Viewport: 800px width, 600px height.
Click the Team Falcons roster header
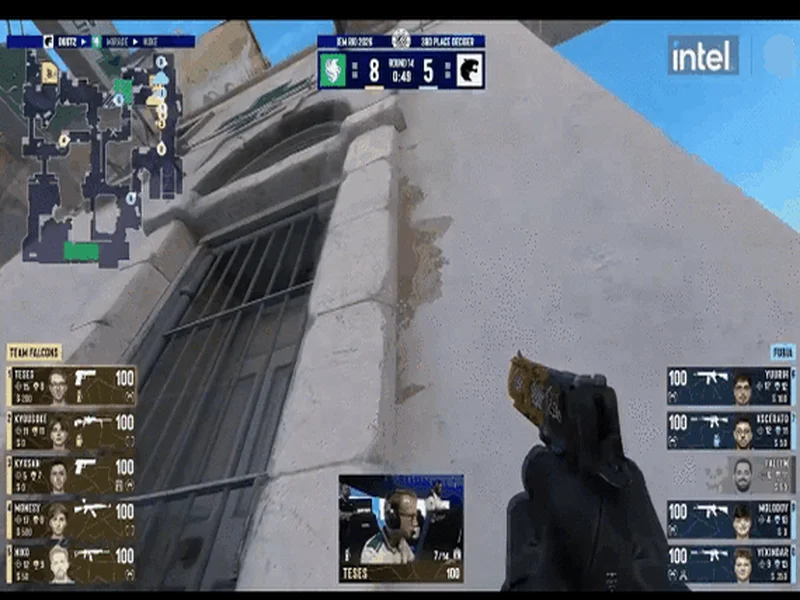35,352
